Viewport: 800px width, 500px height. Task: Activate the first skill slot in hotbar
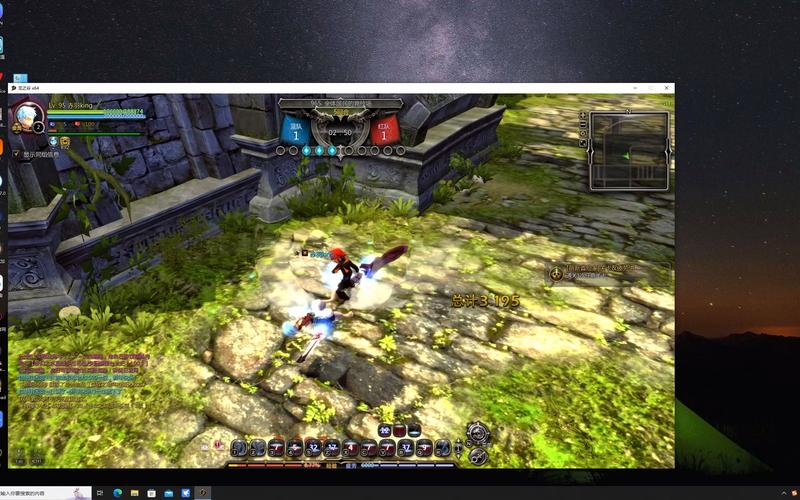point(239,447)
